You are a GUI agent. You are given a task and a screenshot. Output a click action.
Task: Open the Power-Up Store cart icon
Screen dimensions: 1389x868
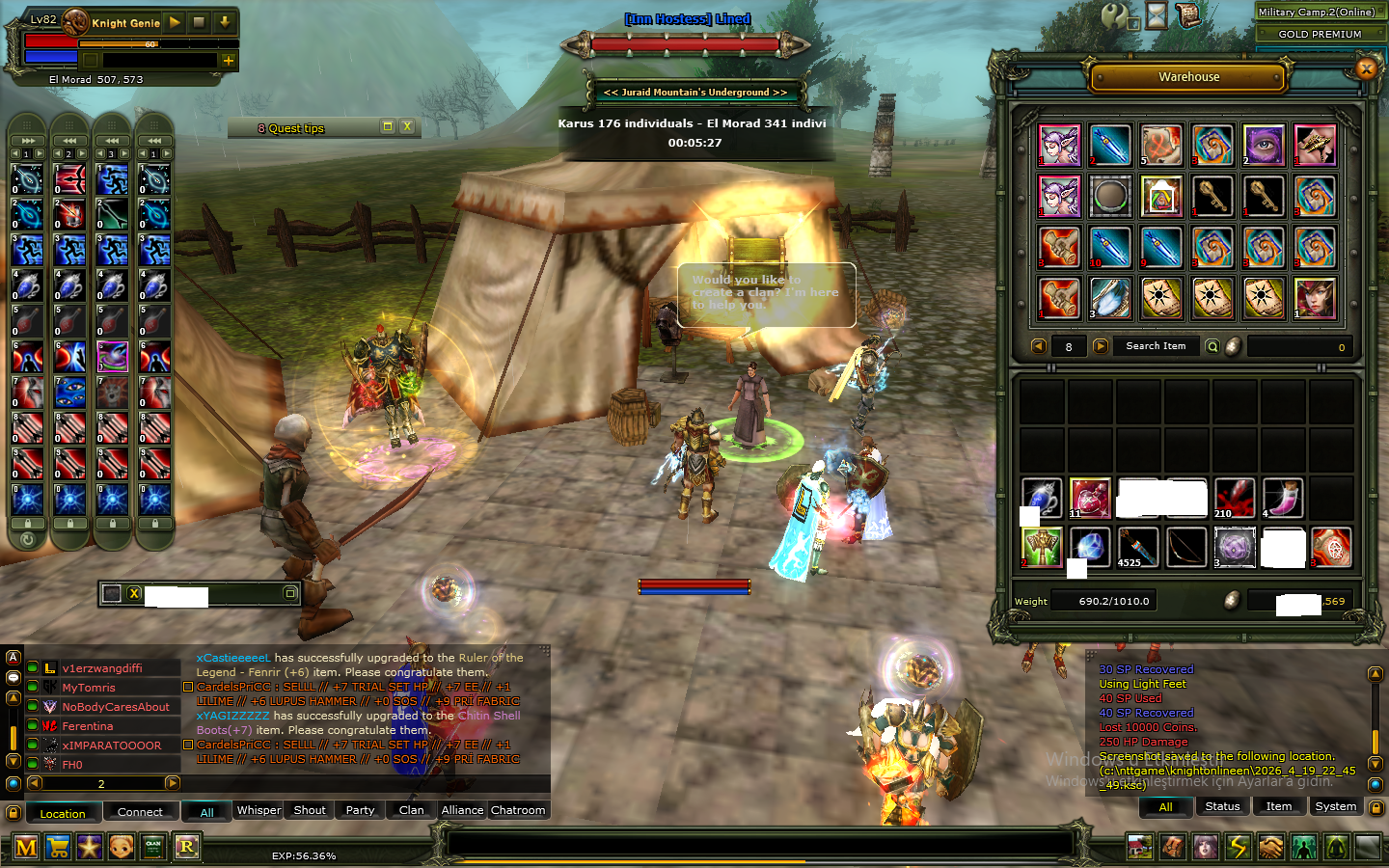58,847
